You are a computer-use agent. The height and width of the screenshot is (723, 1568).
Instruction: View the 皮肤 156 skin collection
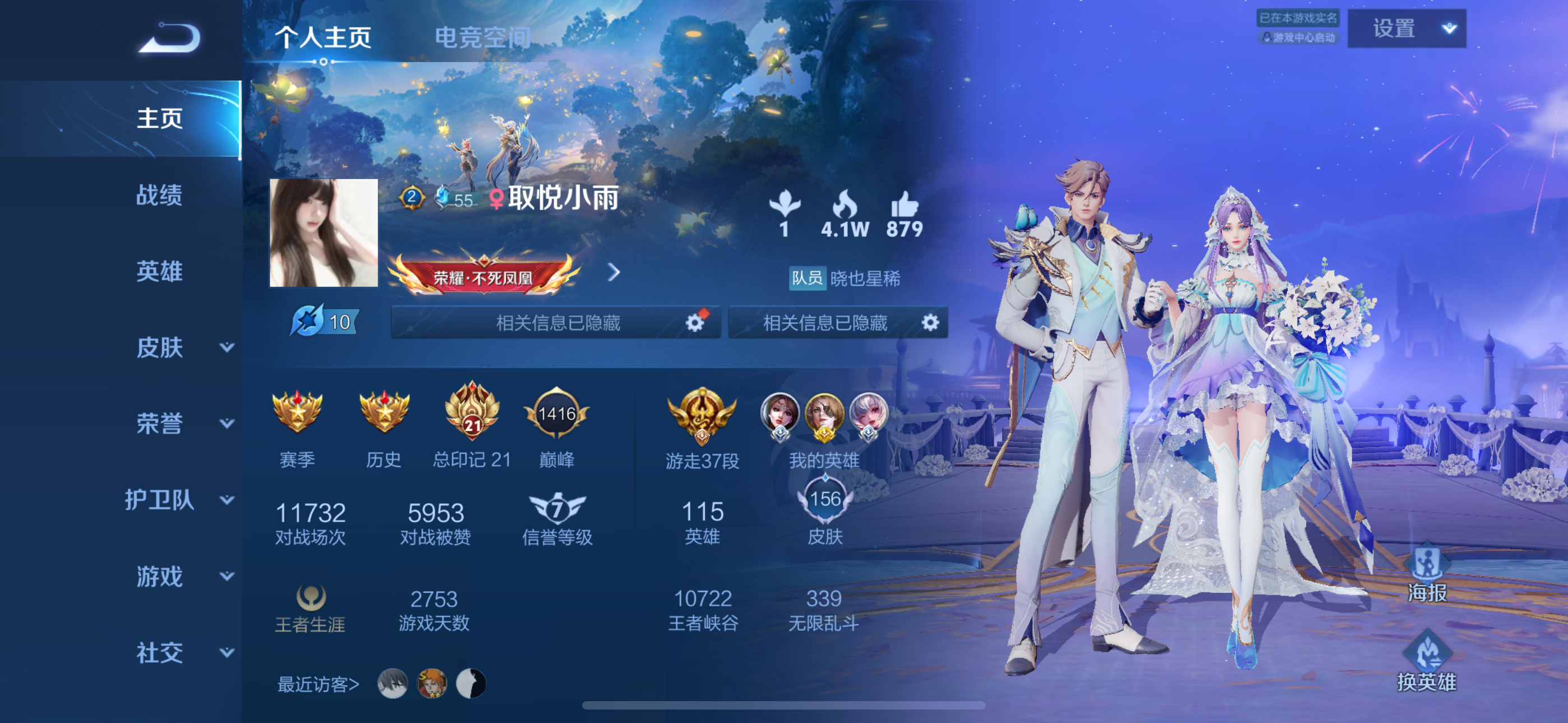pos(825,511)
